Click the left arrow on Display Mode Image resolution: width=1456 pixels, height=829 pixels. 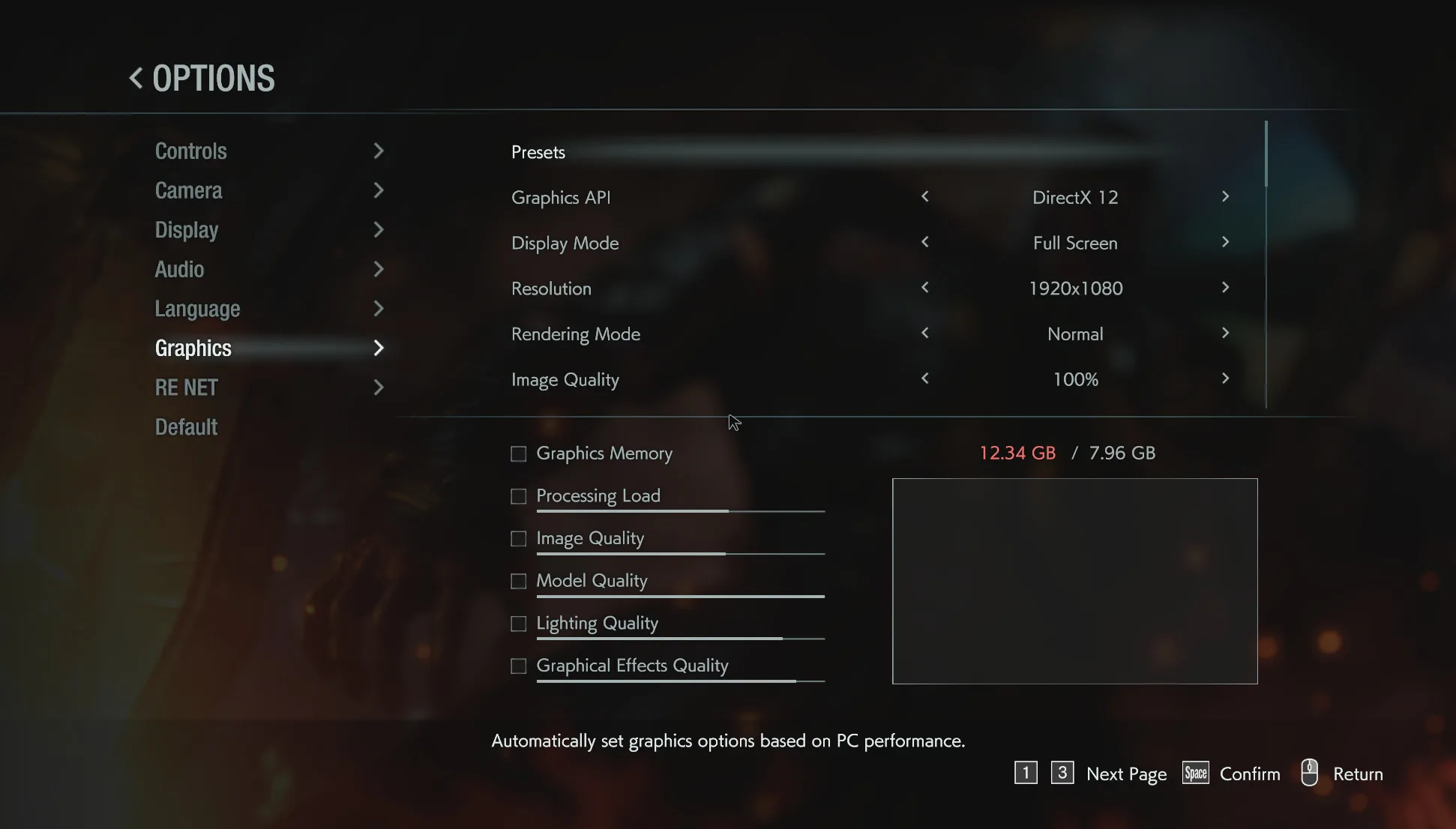tap(925, 242)
